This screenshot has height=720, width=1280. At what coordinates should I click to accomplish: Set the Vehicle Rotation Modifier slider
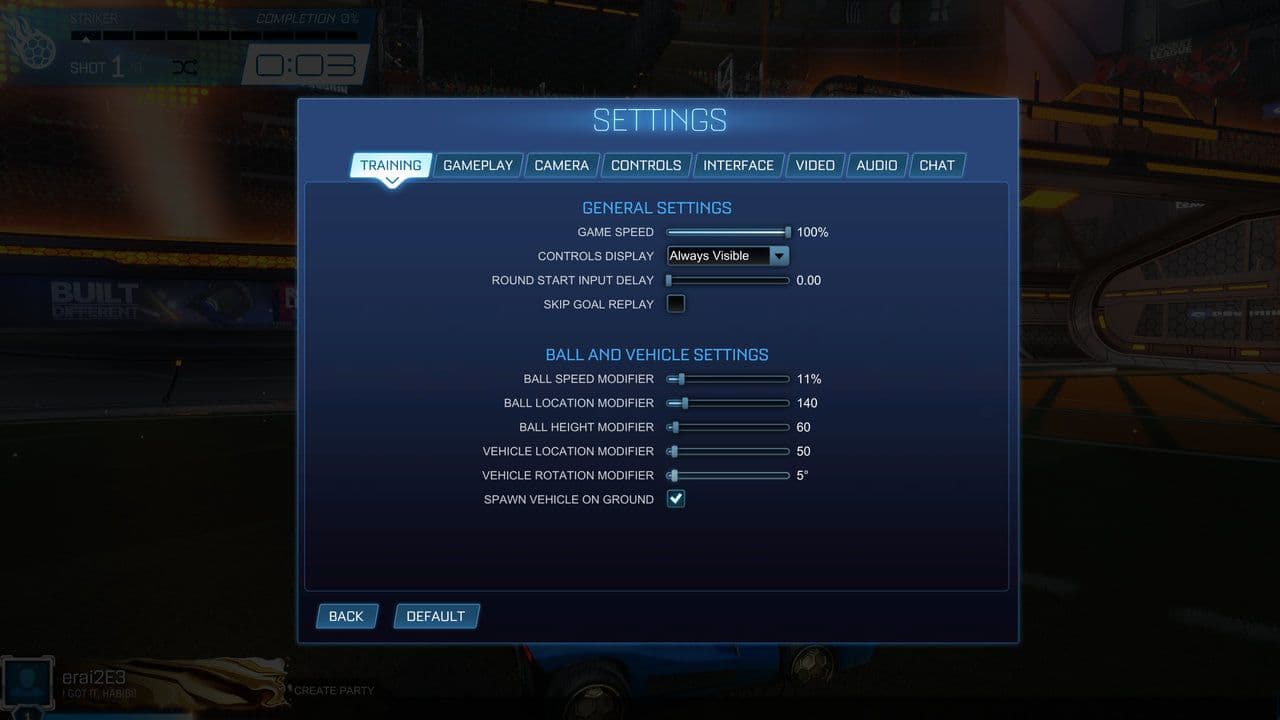coord(675,475)
